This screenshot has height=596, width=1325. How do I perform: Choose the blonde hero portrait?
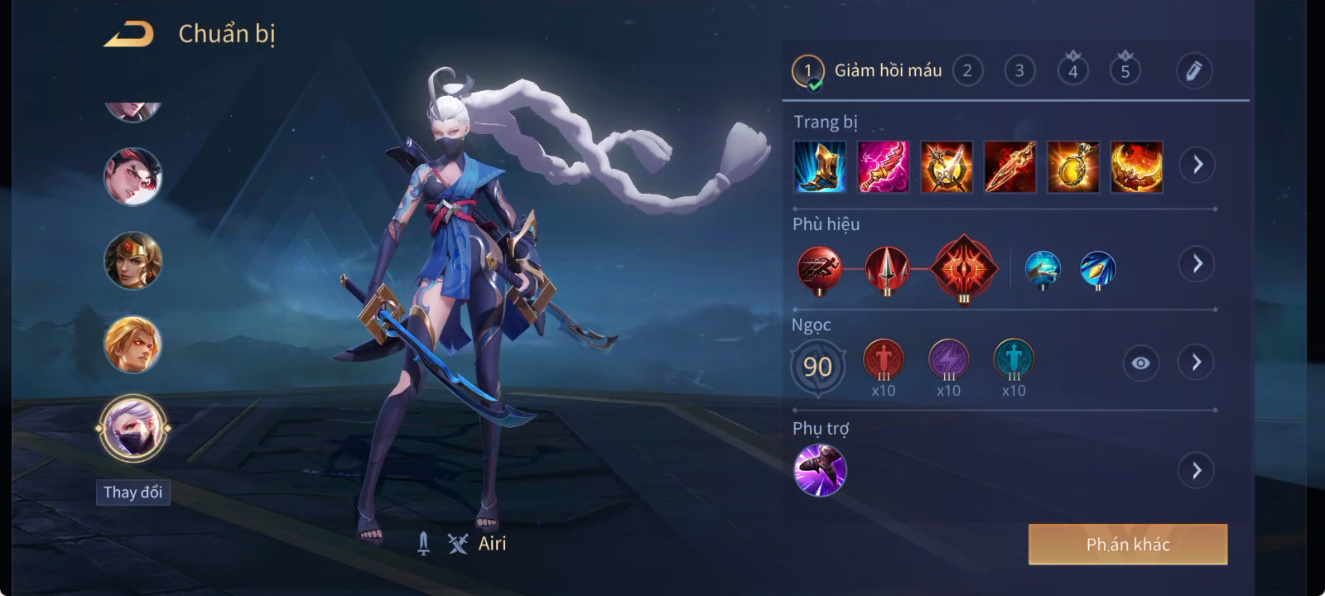(x=133, y=344)
